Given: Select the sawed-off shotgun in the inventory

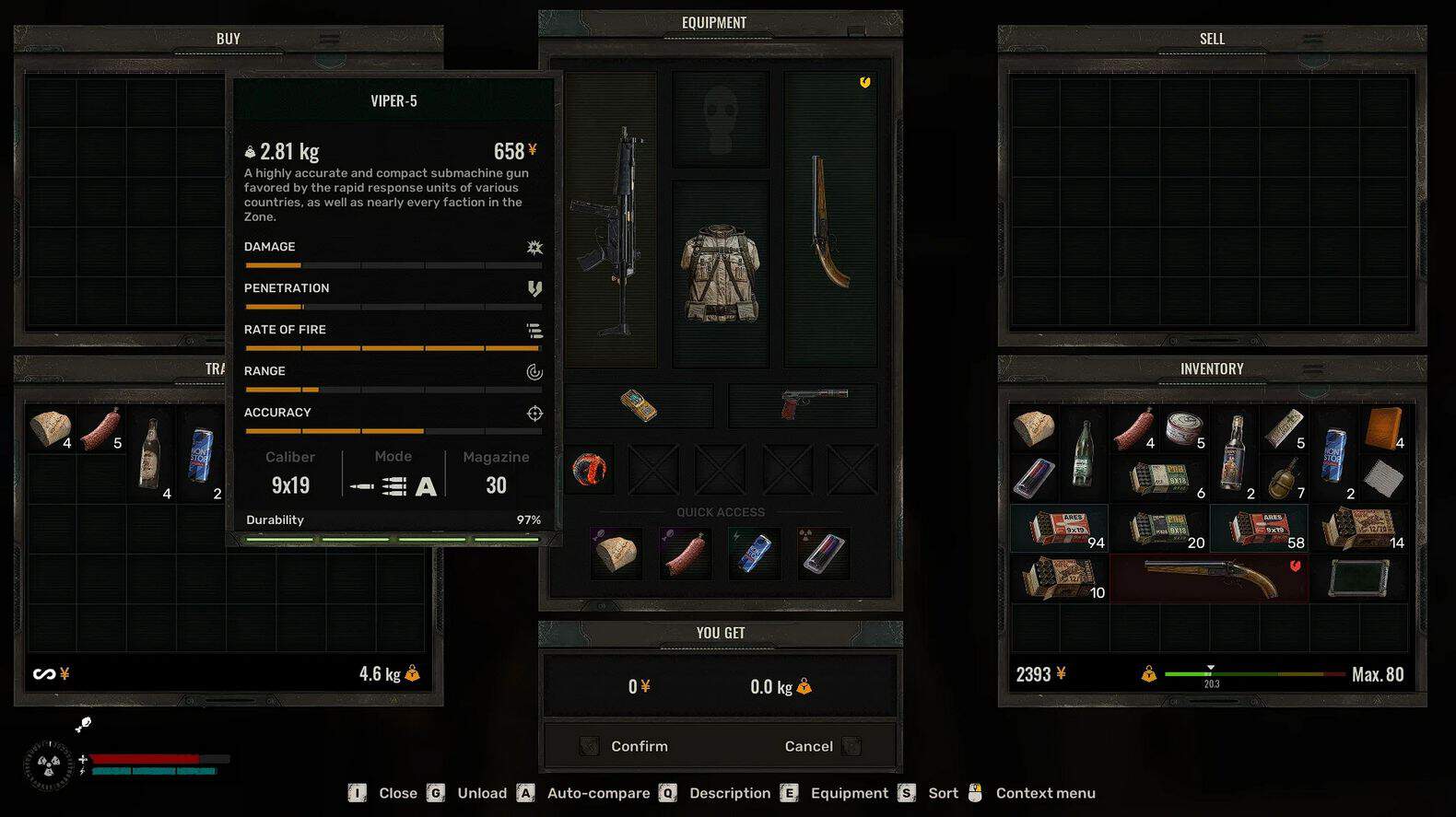Looking at the screenshot, I should tap(1209, 578).
